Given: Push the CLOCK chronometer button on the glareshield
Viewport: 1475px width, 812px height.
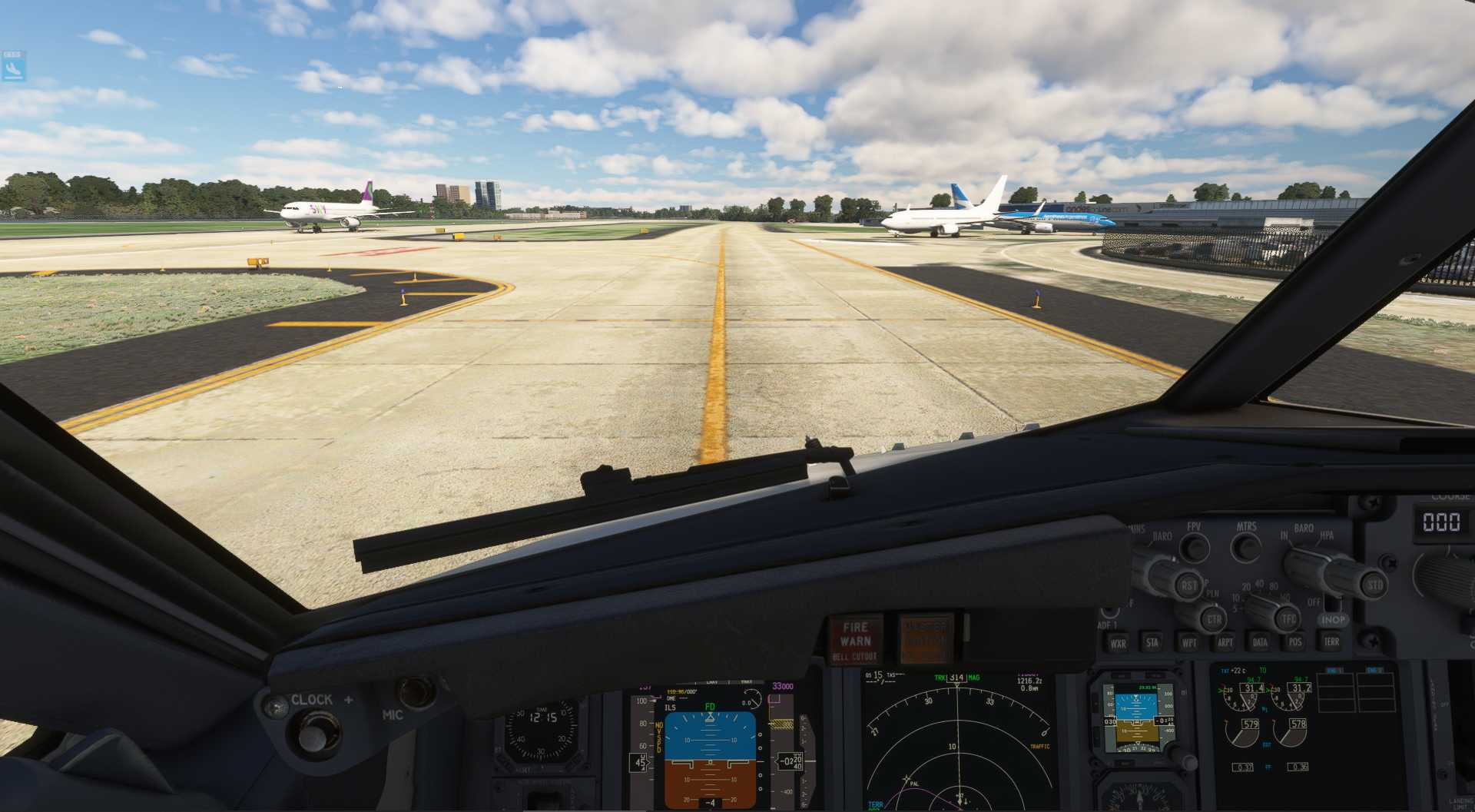Looking at the screenshot, I should point(313,731).
